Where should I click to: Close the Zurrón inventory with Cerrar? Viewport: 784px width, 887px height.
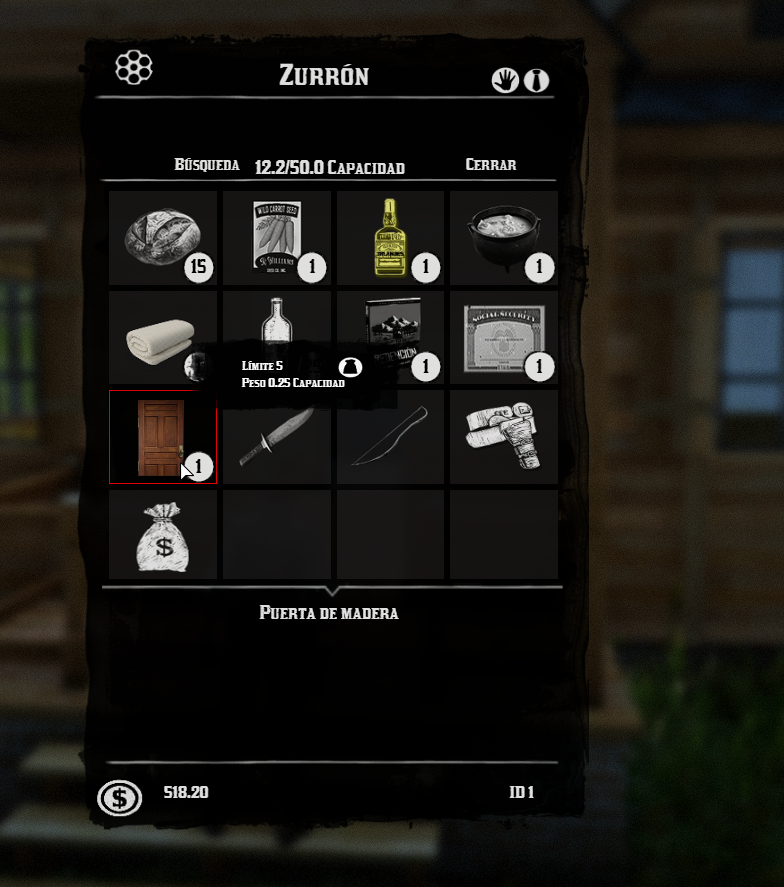click(490, 165)
